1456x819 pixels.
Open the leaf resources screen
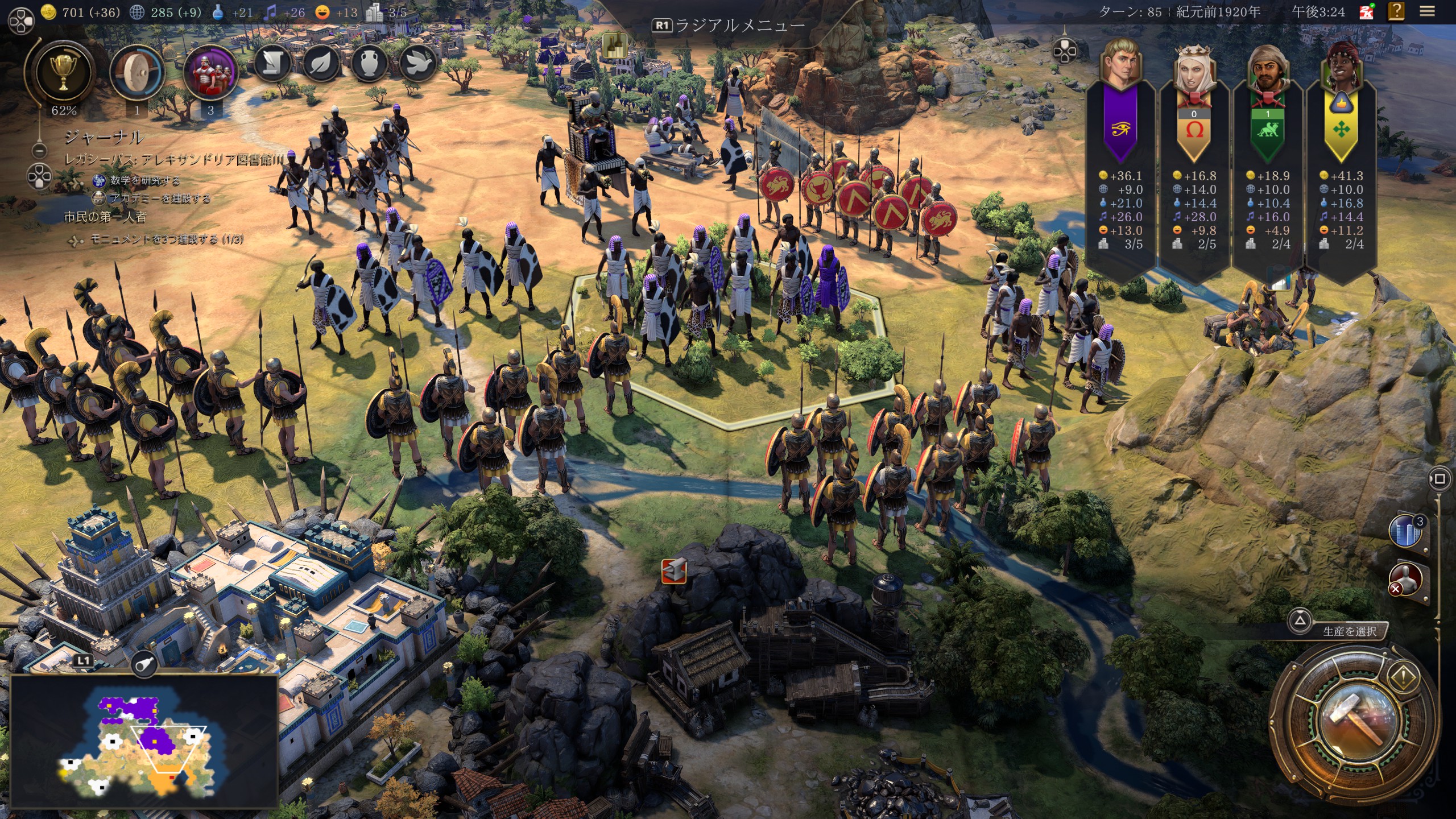[321, 63]
